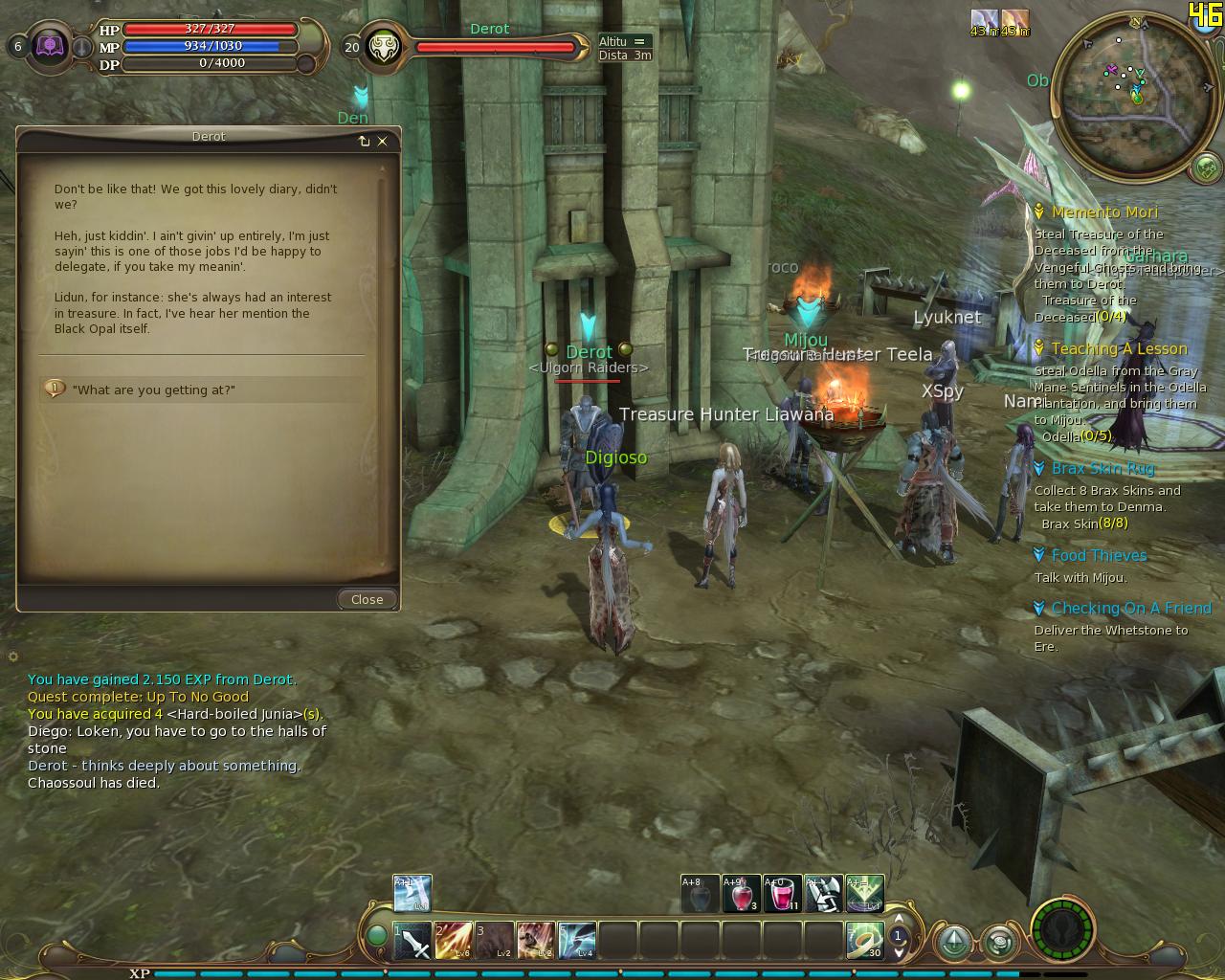Choose the reply "What are you getting at?"
The height and width of the screenshot is (980, 1225).
point(153,390)
